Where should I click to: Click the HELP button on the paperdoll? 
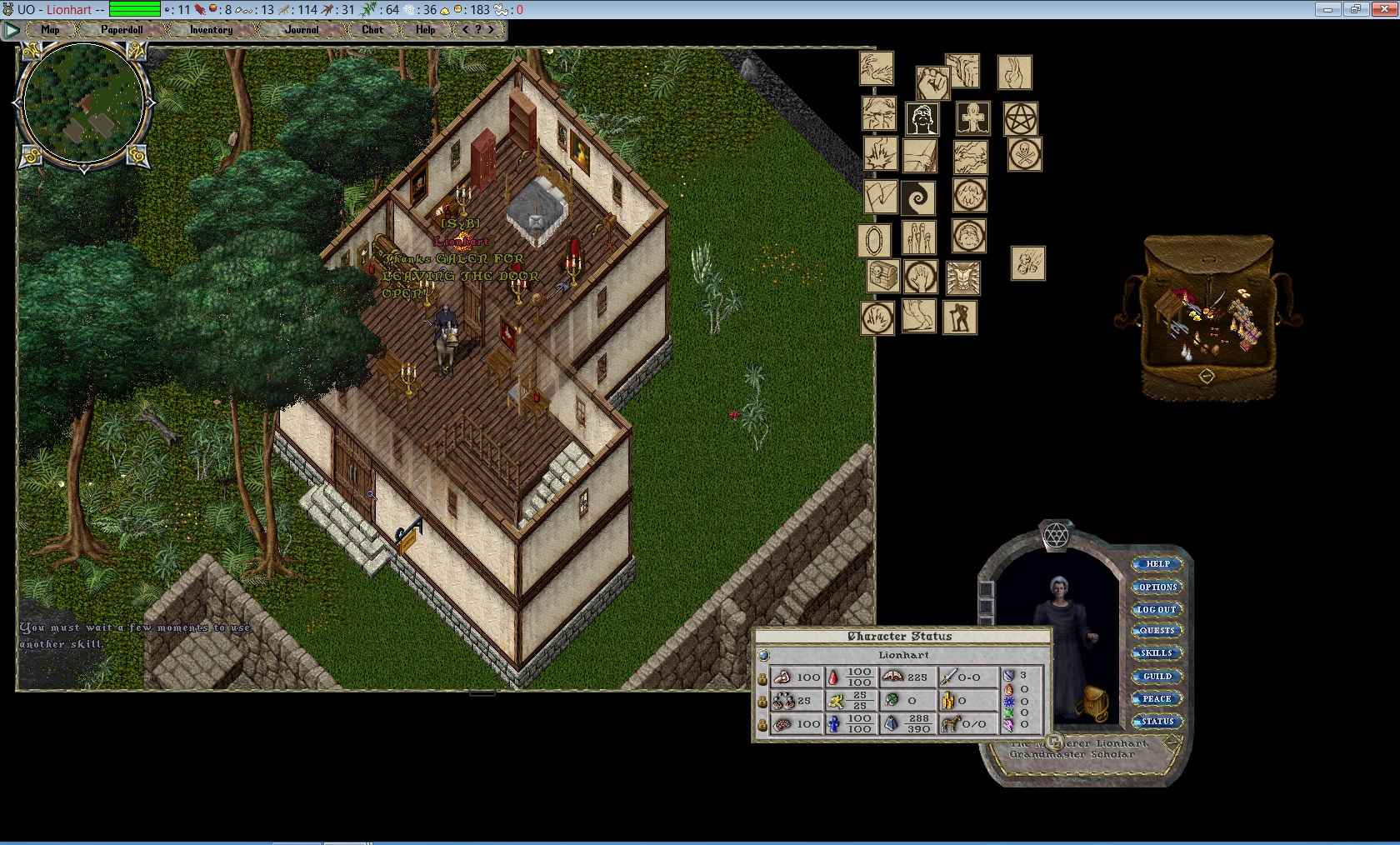(x=1157, y=564)
